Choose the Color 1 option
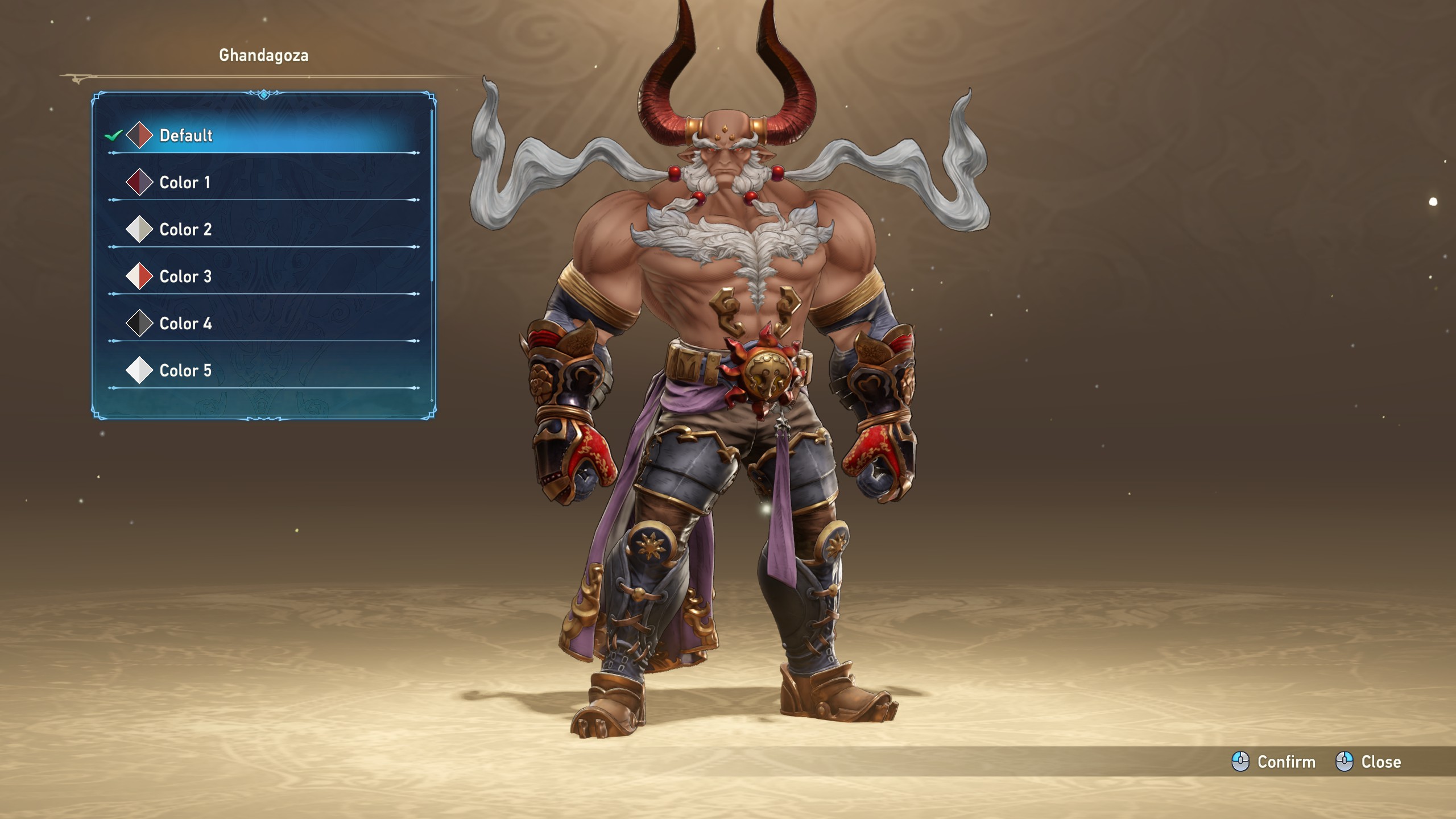1456x819 pixels. pyautogui.click(x=184, y=183)
